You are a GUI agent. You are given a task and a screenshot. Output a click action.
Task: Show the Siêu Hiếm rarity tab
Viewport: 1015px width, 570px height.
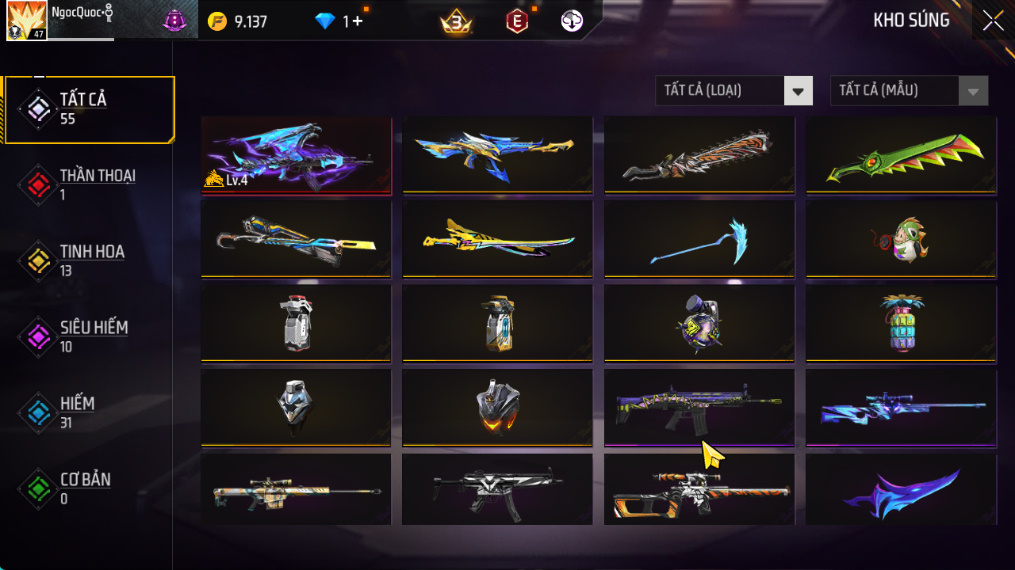[89, 336]
